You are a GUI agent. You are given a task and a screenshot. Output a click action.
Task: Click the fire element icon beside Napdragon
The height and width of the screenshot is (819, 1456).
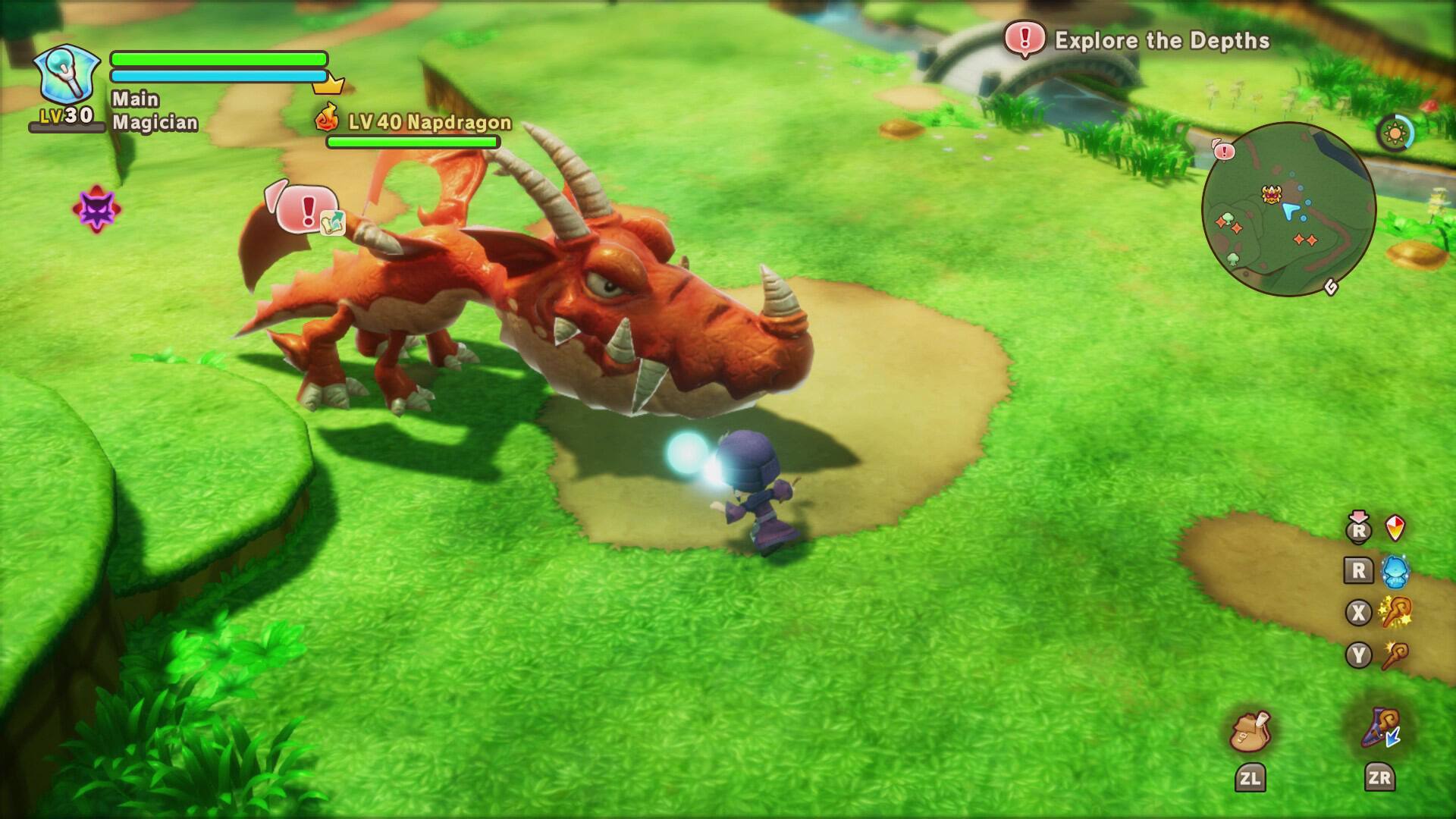coord(327,118)
